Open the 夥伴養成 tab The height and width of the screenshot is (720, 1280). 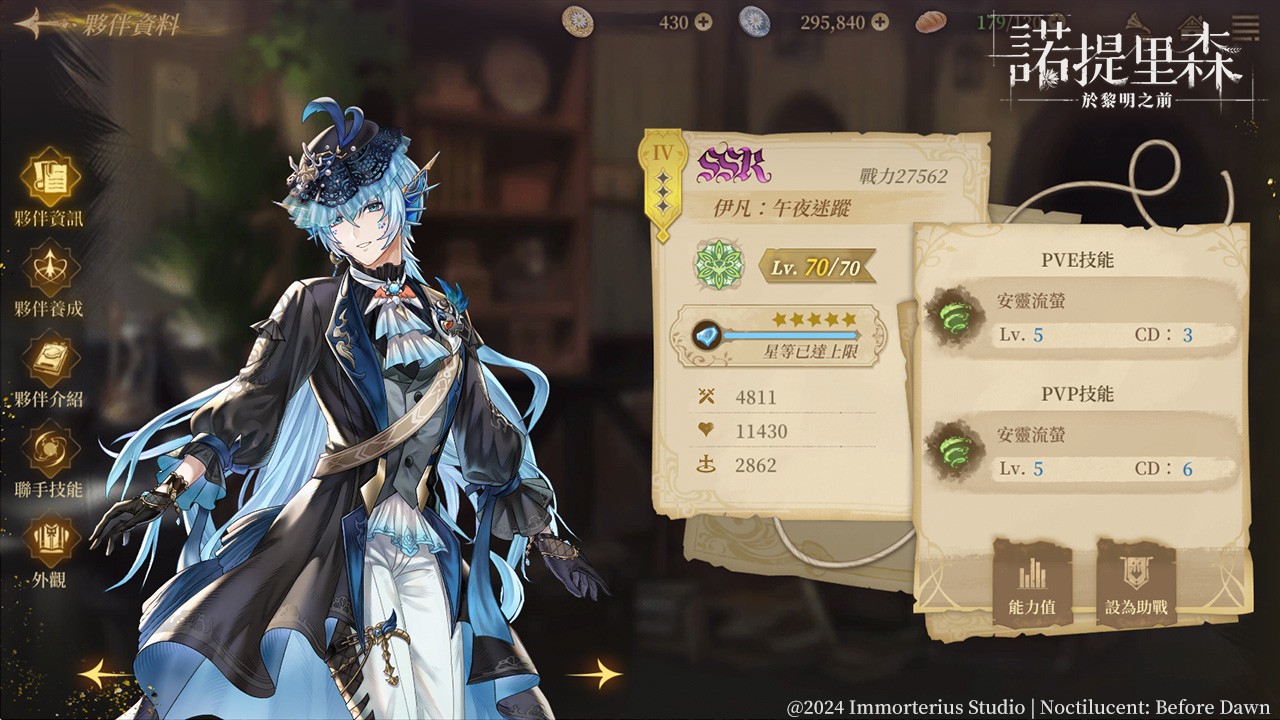(49, 268)
